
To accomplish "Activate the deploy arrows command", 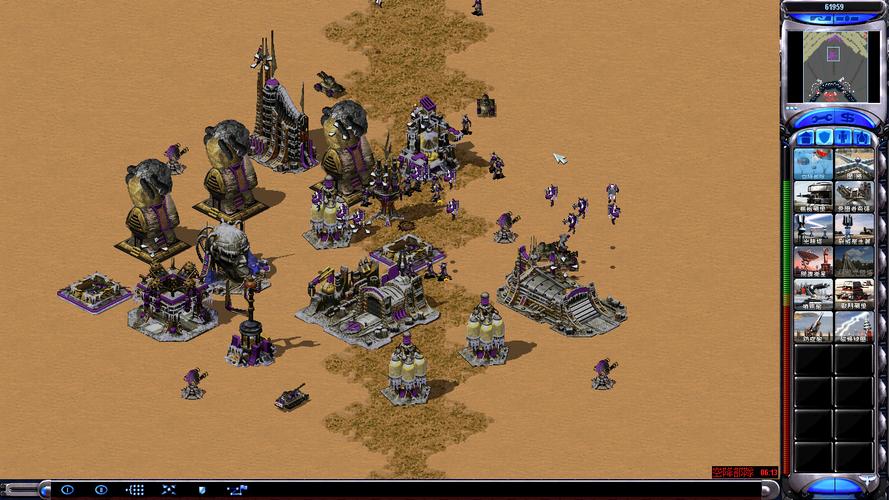I will point(169,490).
